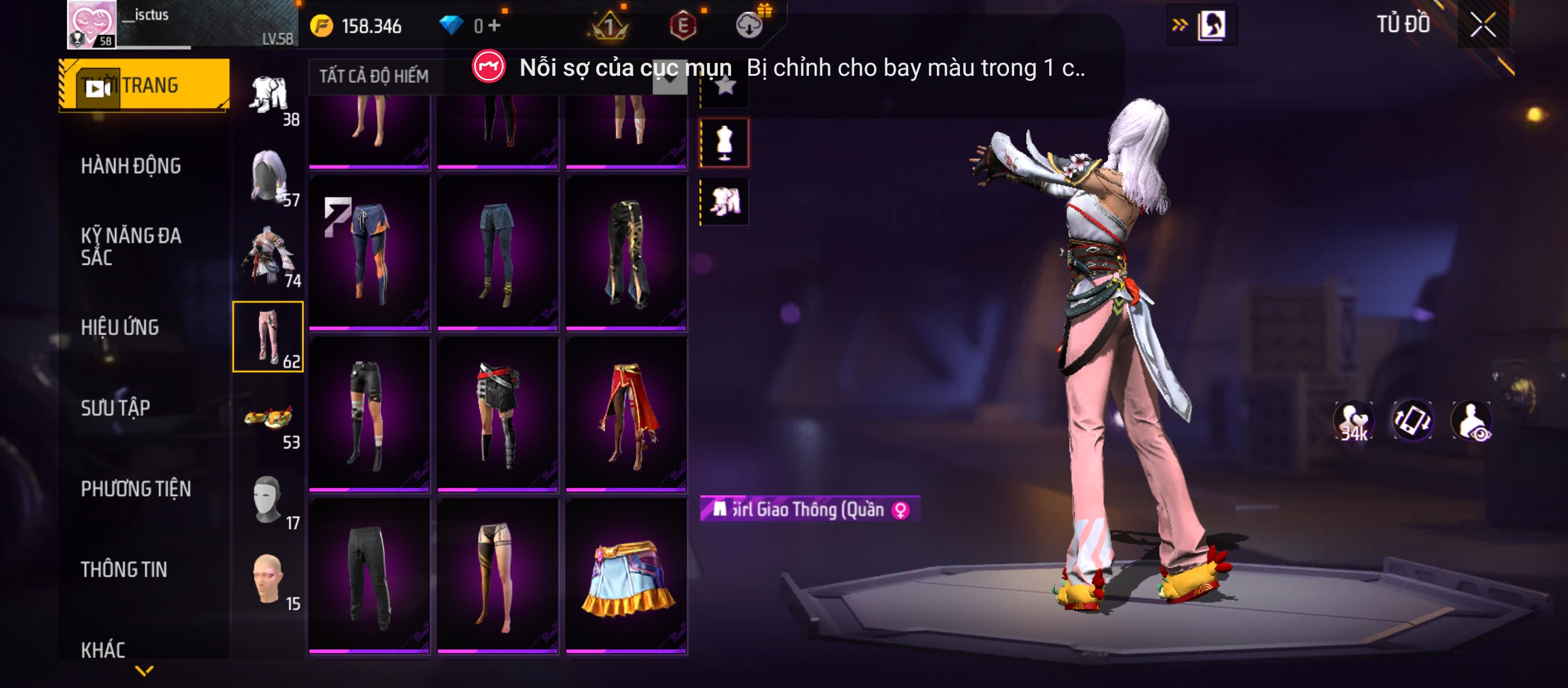The image size is (1568, 688).
Task: Select the Kỹ Năng Đa Sắc menu
Action: [x=131, y=247]
